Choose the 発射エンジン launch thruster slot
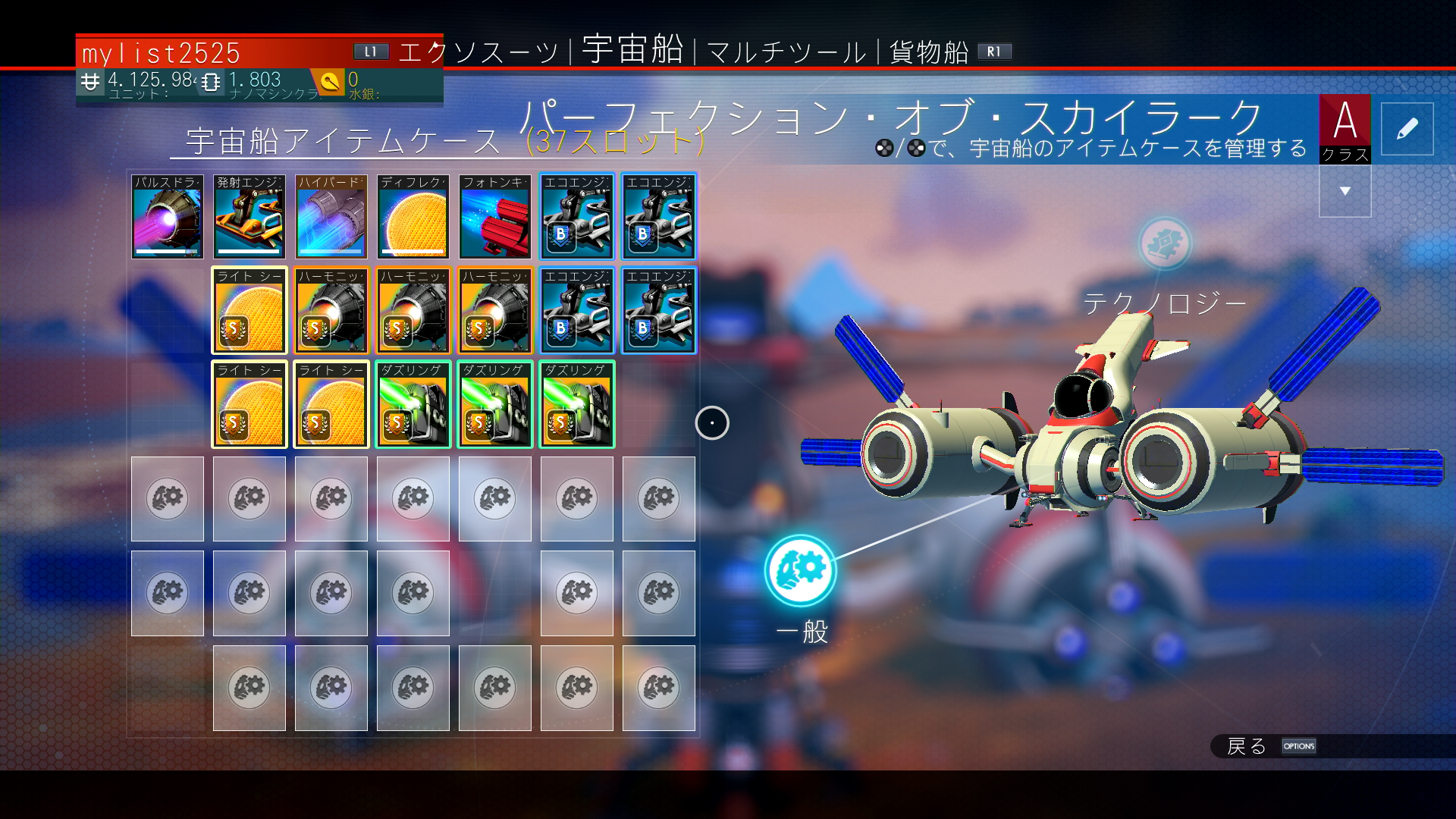 (x=249, y=217)
